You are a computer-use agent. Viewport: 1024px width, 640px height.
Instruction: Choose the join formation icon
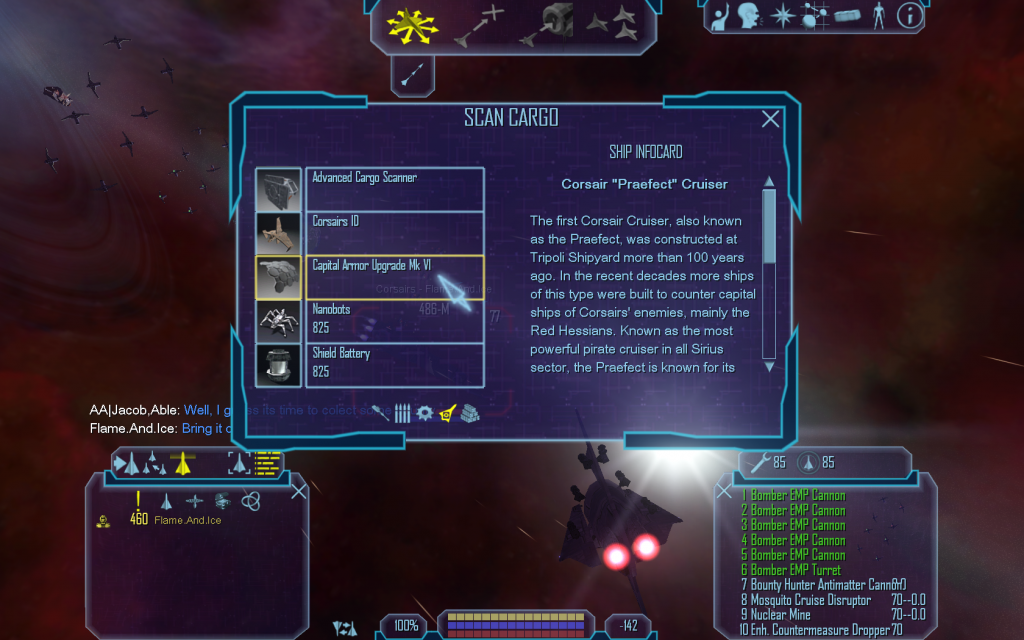pyautogui.click(x=611, y=22)
